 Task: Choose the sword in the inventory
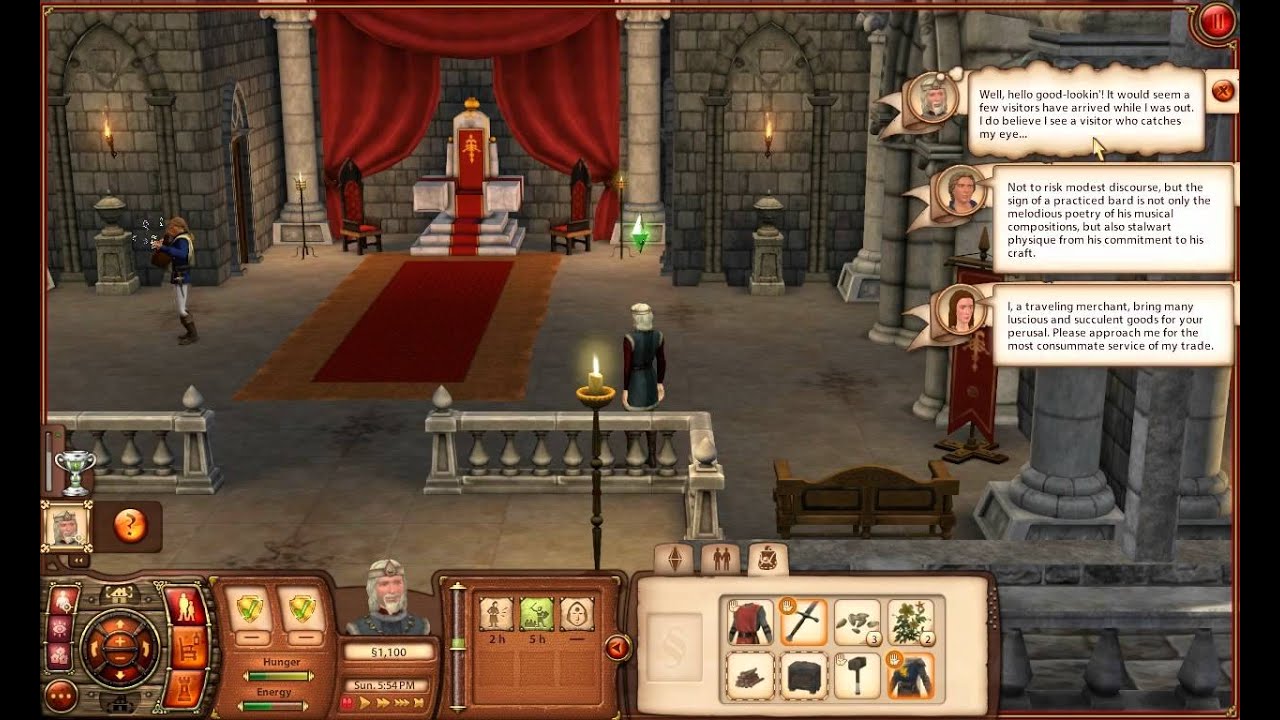tap(804, 622)
